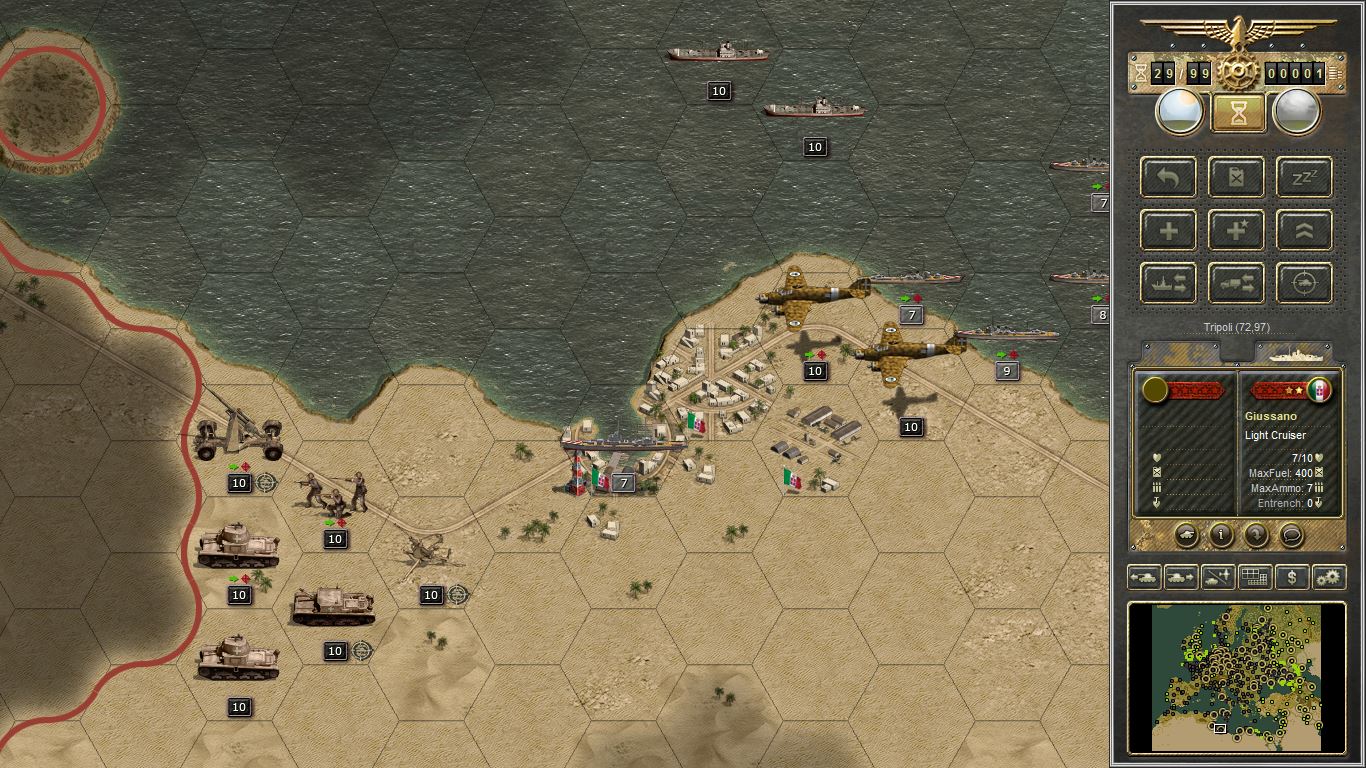End the turn with the hourglass button

1238,112
